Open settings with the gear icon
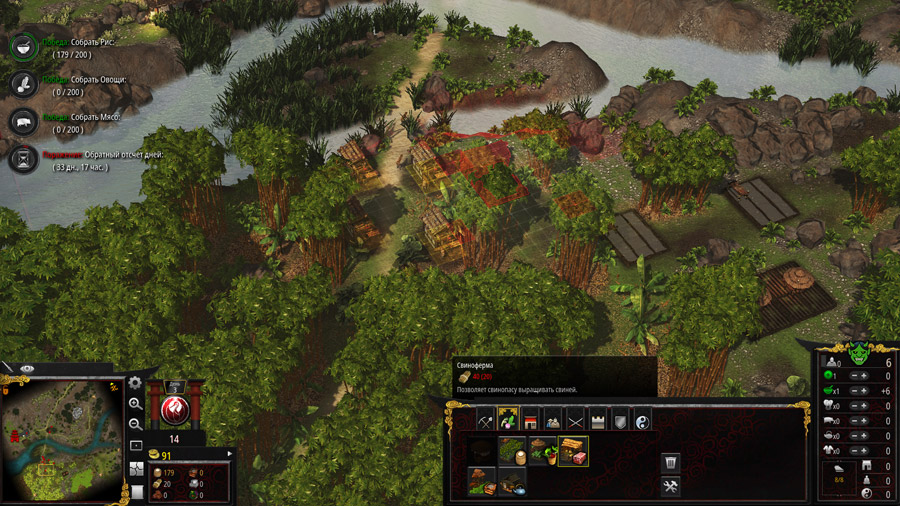Screen dimensions: 900x506 [136, 383]
